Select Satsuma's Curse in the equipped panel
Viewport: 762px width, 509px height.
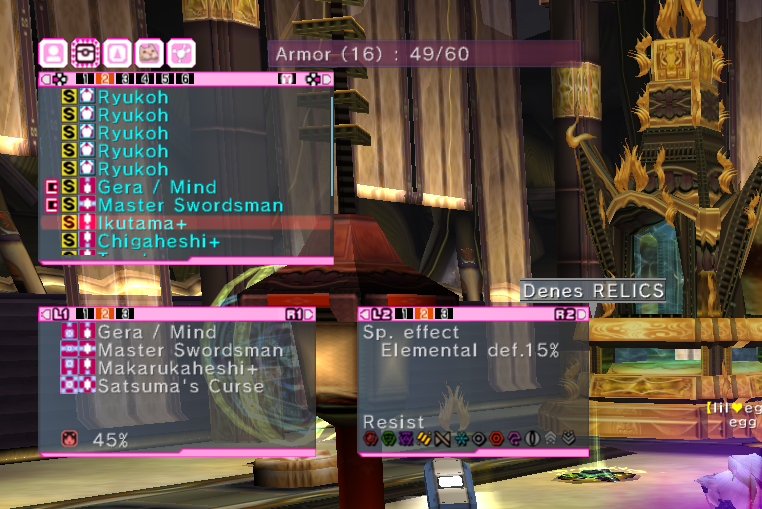click(x=180, y=386)
